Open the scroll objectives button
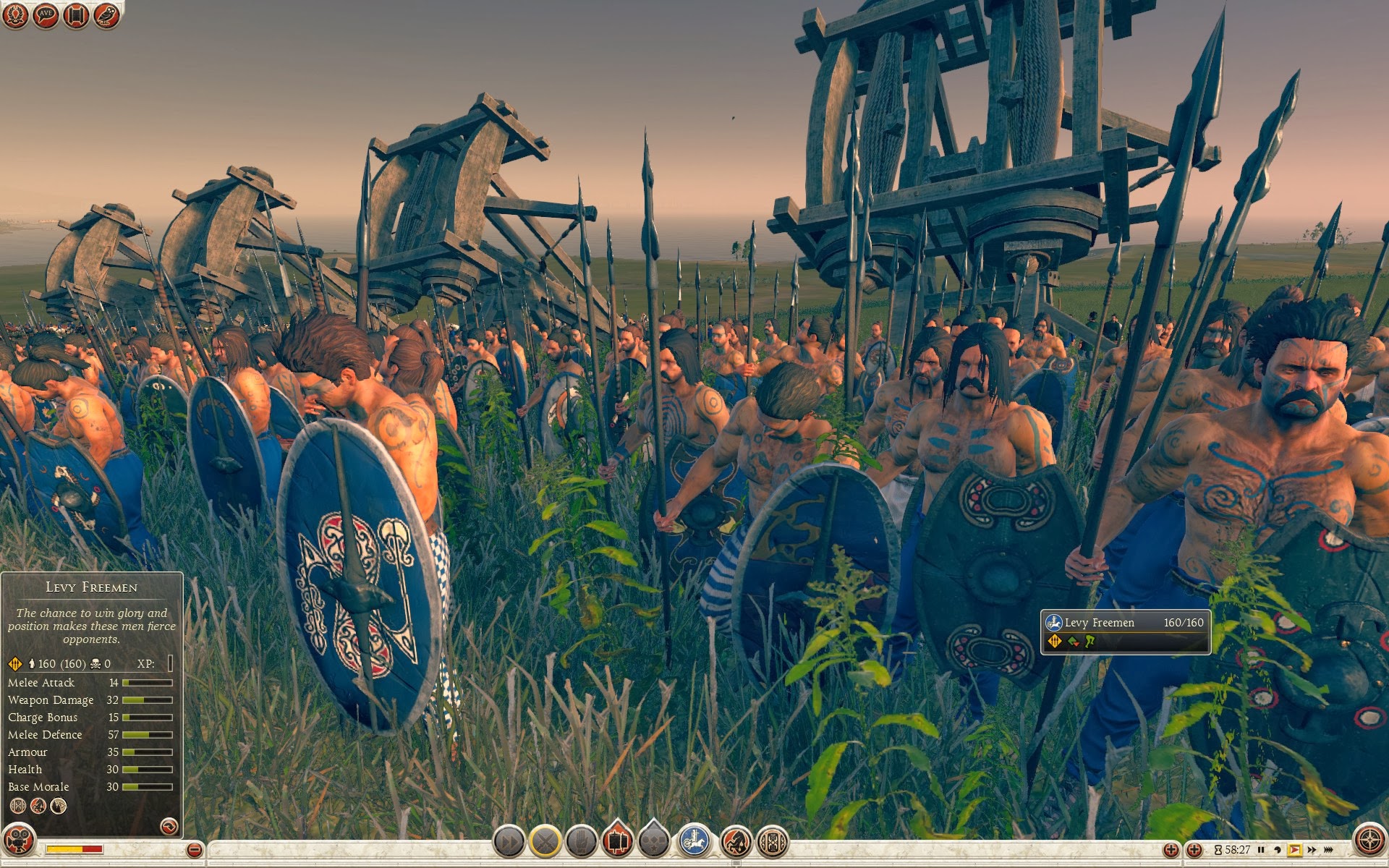 76,15
